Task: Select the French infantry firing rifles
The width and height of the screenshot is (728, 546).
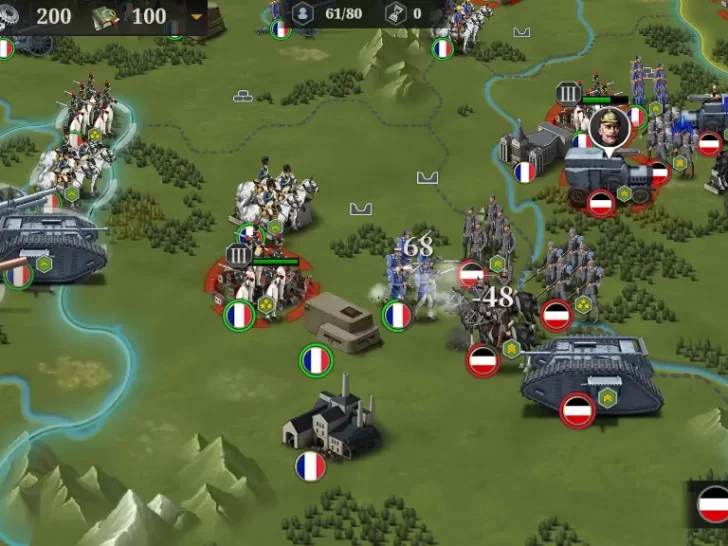Action: [x=410, y=280]
